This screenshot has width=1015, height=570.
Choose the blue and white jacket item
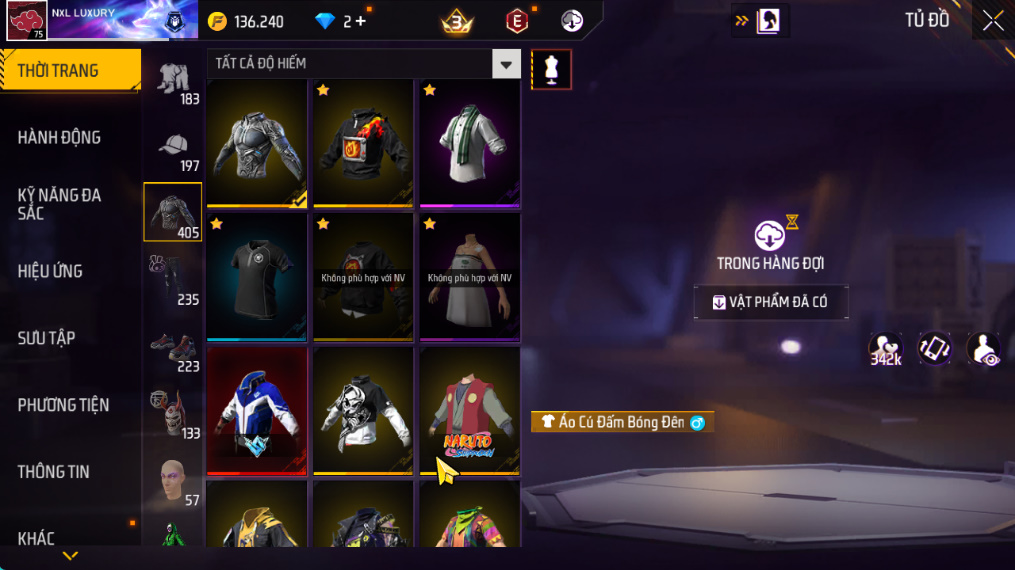[257, 411]
